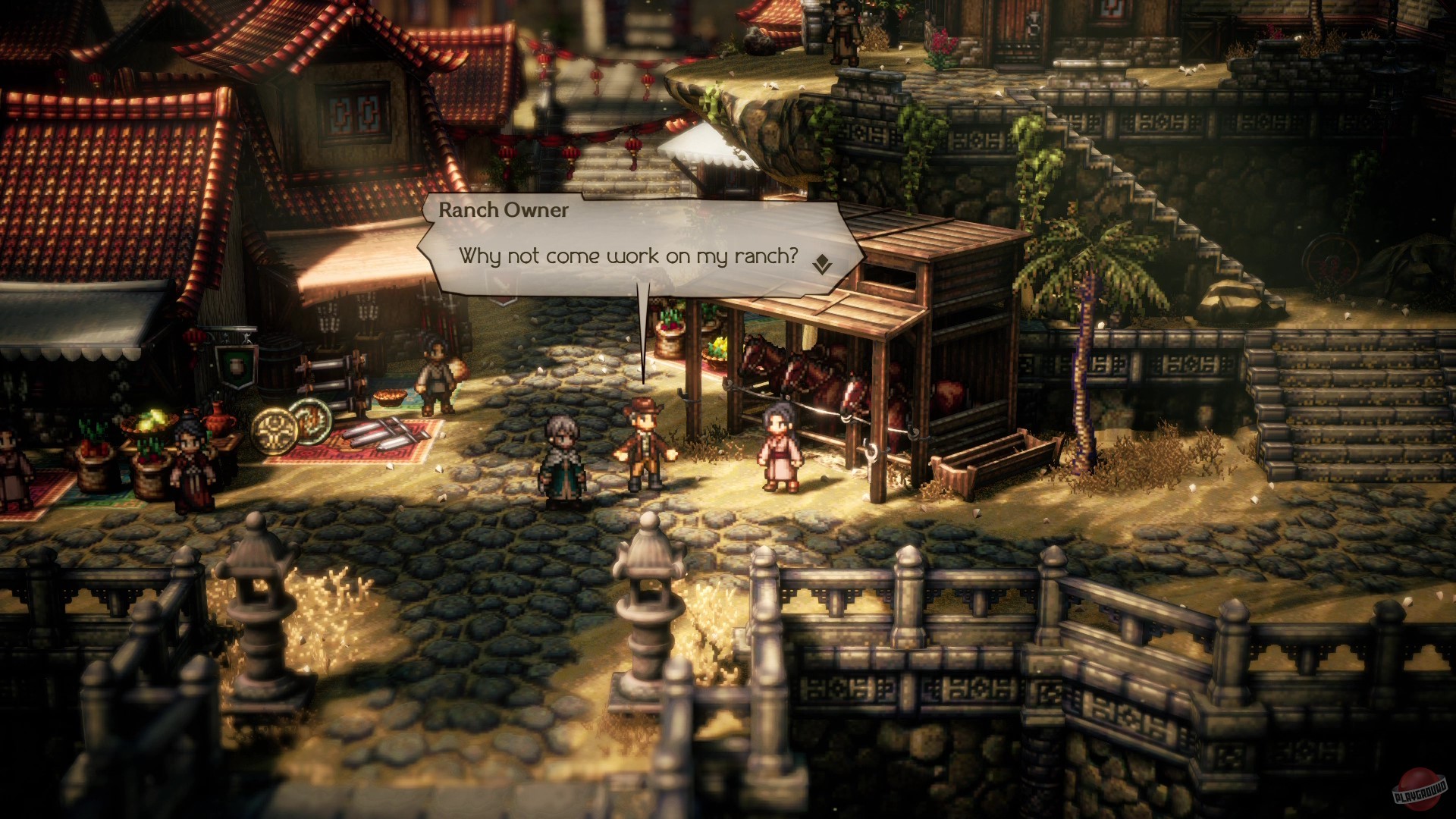Click the Ranch Owner name label
1456x819 pixels.
click(x=503, y=211)
